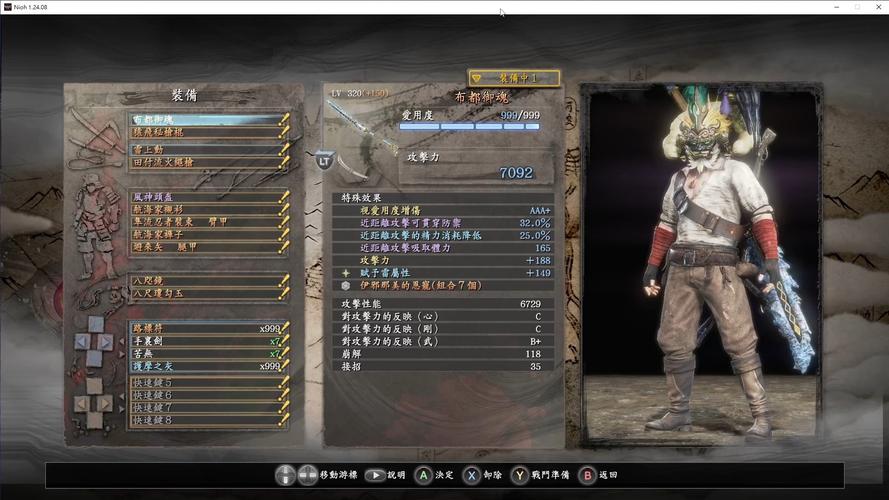This screenshot has height=500, width=889.
Task: Open the 裝備中1 loadout selector
Action: point(514,77)
